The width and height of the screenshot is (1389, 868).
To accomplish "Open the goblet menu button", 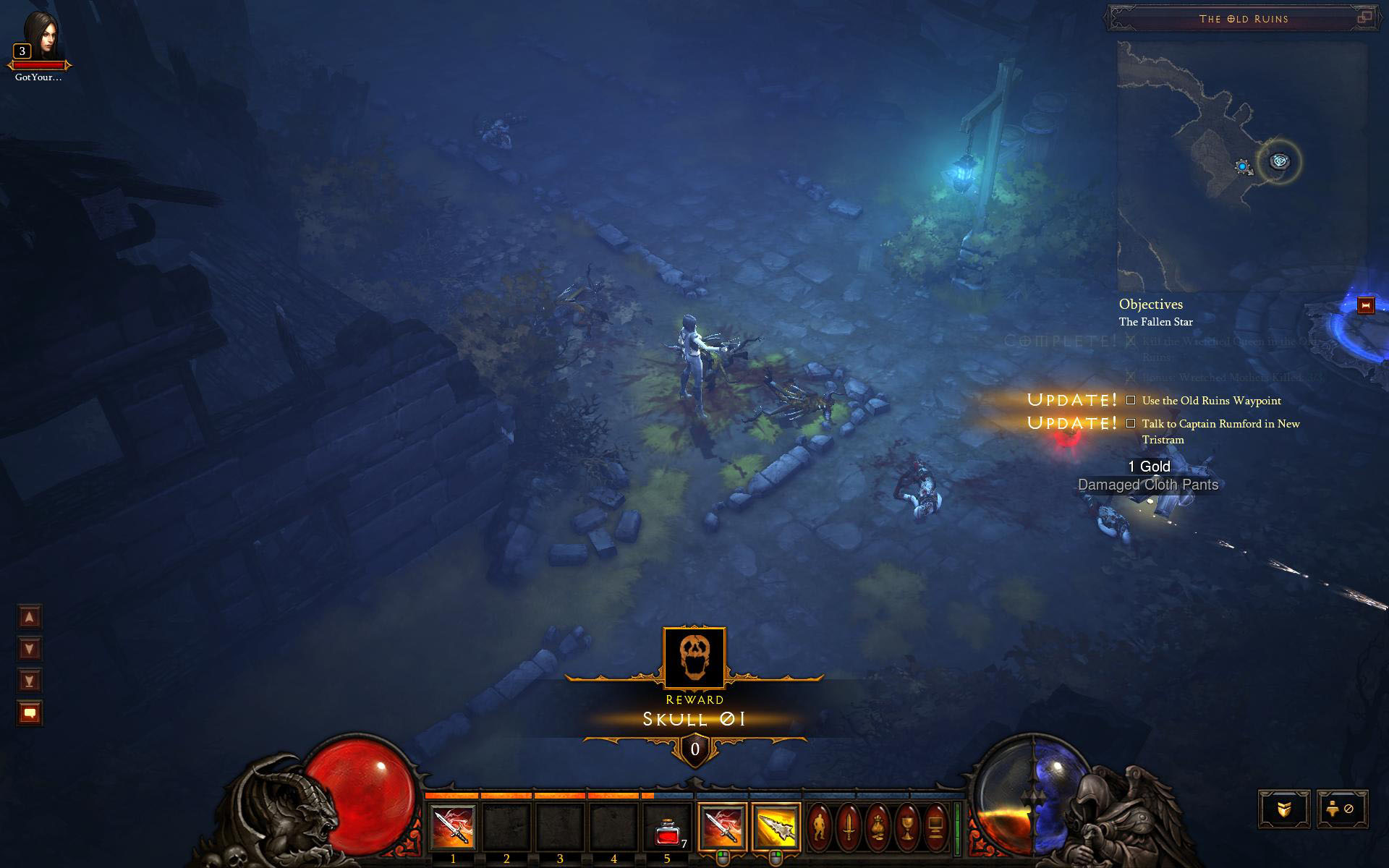I will [x=906, y=825].
